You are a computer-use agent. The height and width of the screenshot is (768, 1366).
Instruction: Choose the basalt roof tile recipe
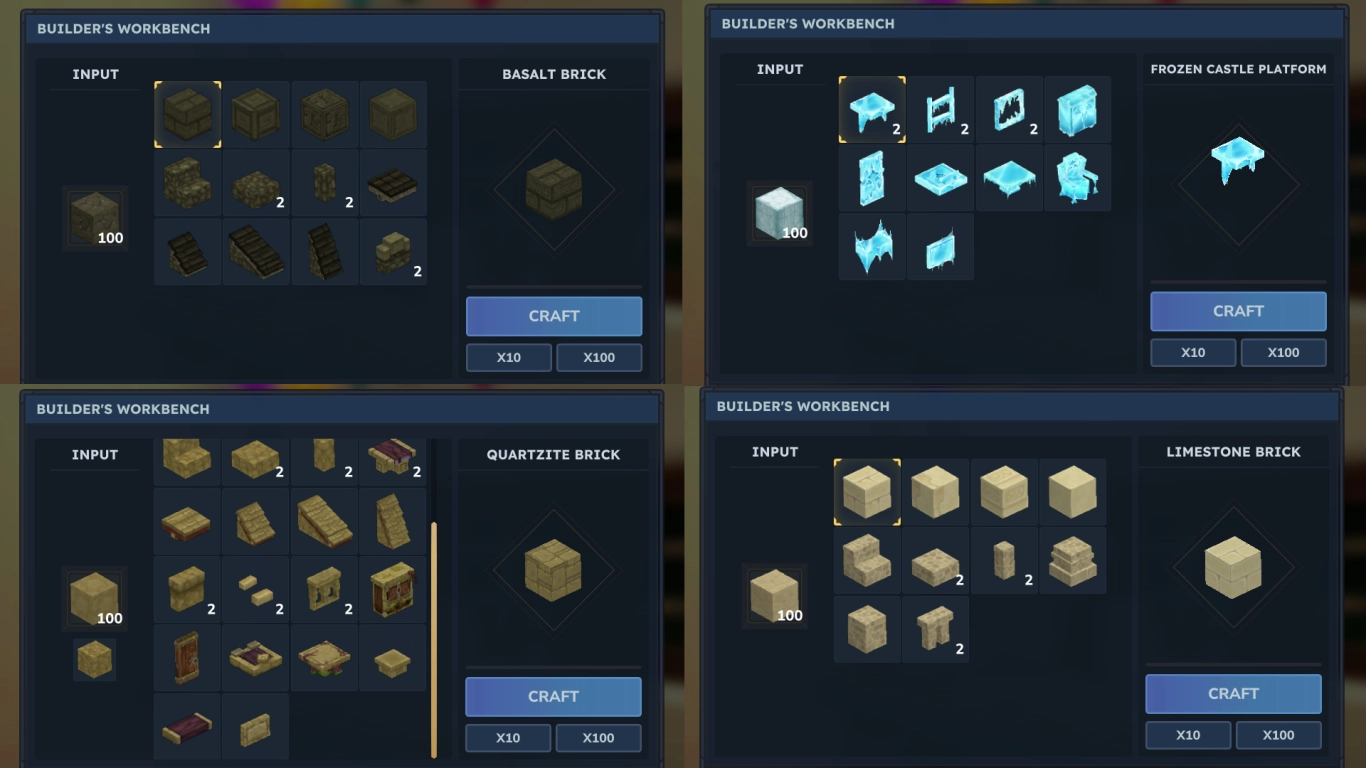pos(393,182)
